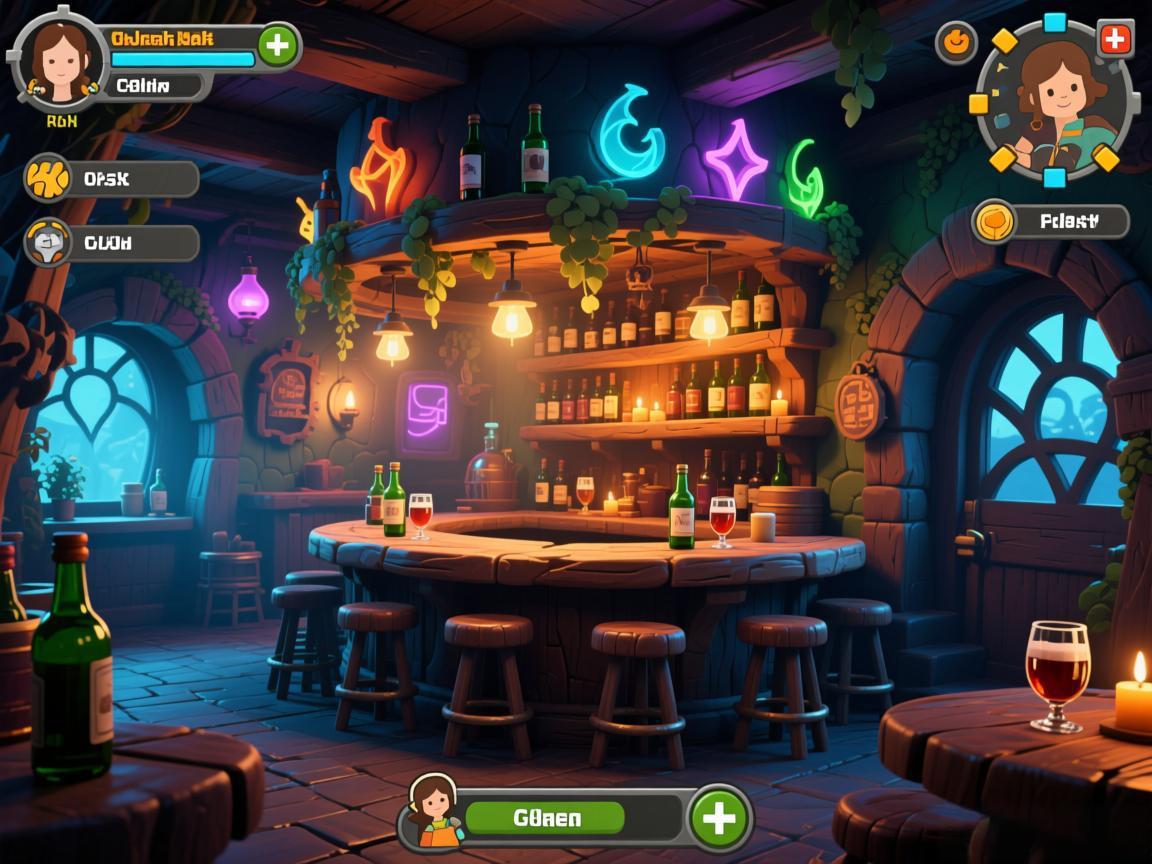1152x864 pixels.
Task: Click the round orange swirl button
Action: click(x=956, y=42)
